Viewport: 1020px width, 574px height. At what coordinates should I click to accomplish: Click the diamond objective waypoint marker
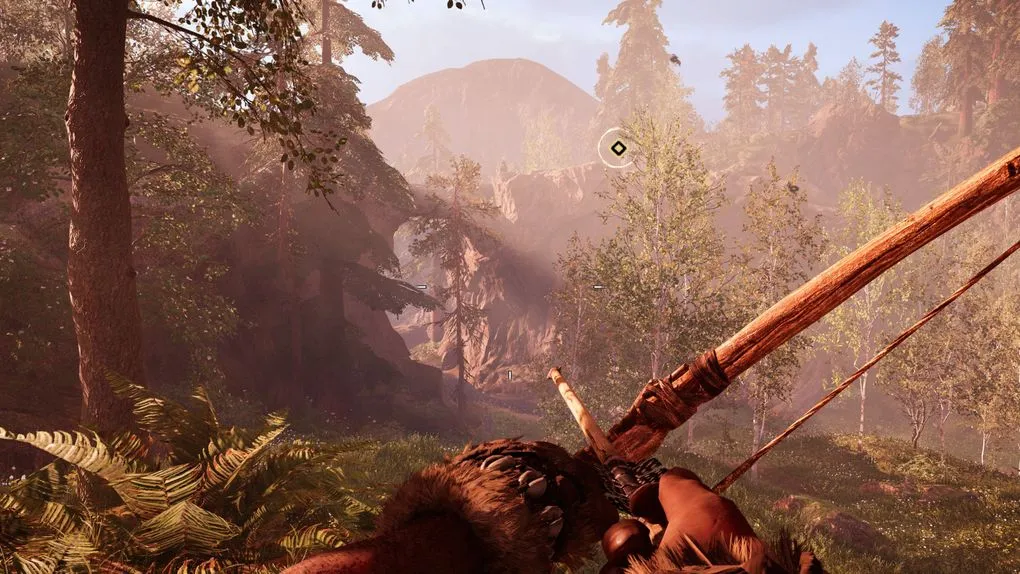pos(618,149)
